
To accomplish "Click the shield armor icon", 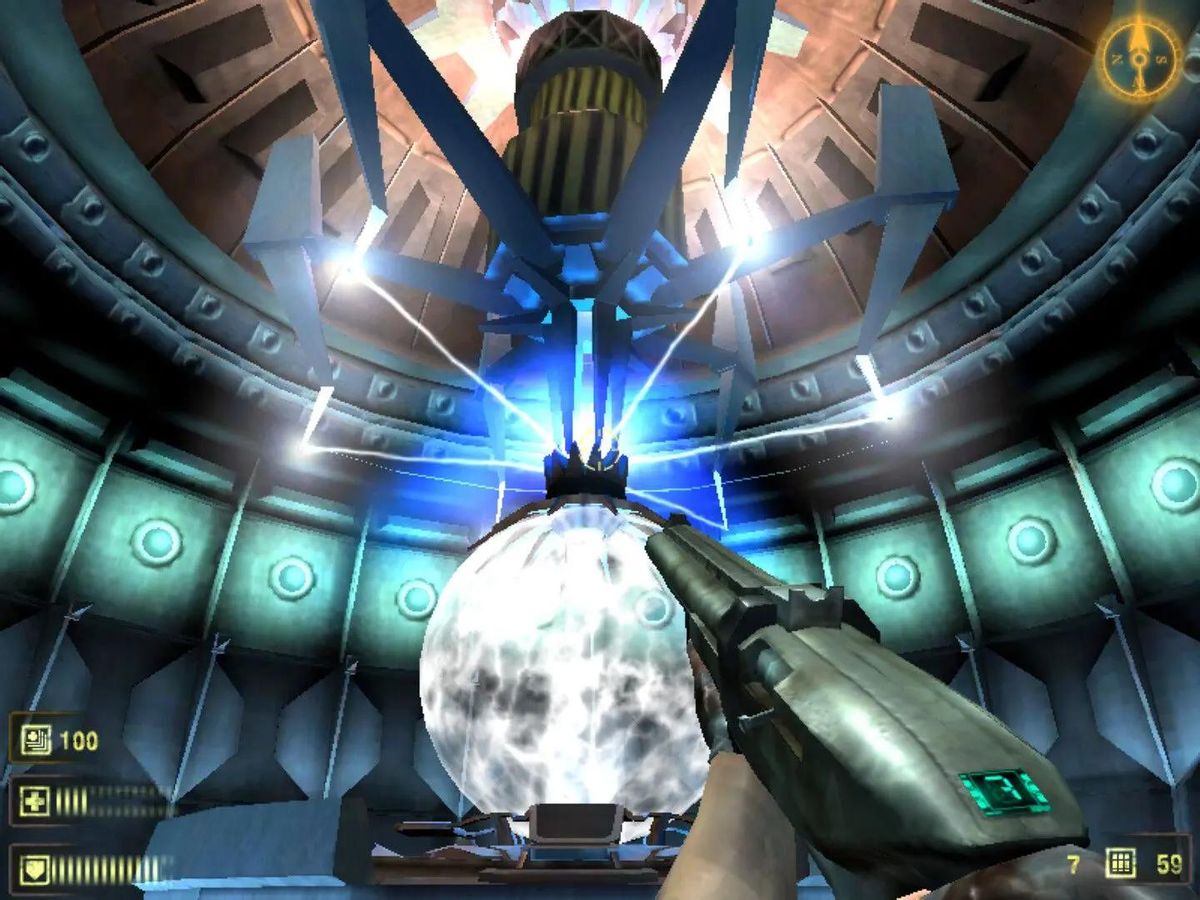I will tap(33, 866).
